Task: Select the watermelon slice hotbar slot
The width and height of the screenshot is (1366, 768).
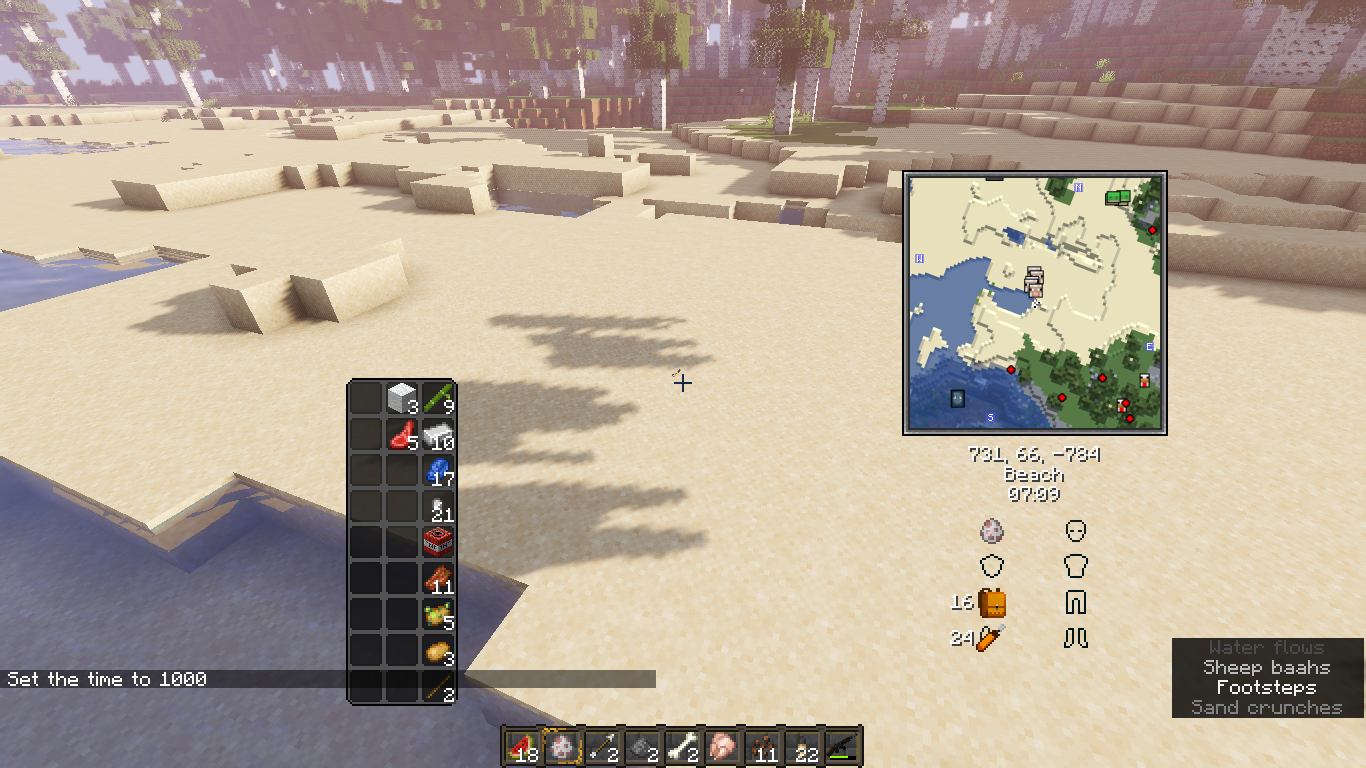Action: [521, 746]
